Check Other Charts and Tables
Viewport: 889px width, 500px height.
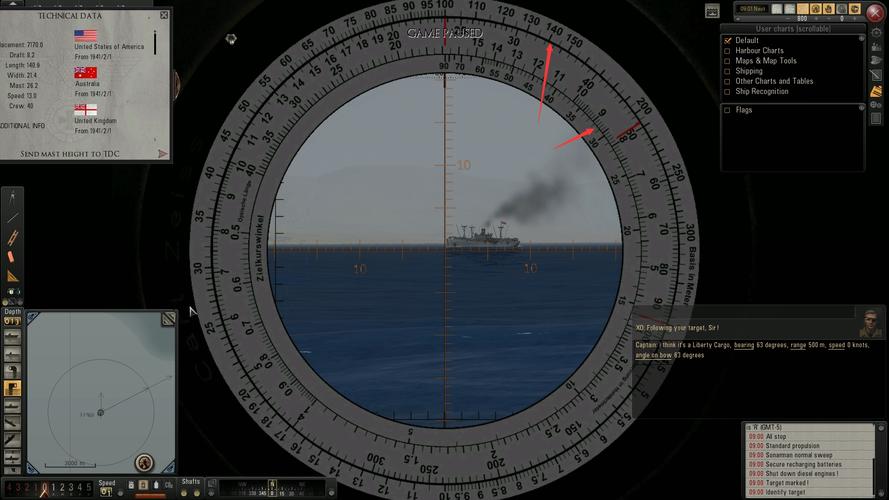(727, 81)
